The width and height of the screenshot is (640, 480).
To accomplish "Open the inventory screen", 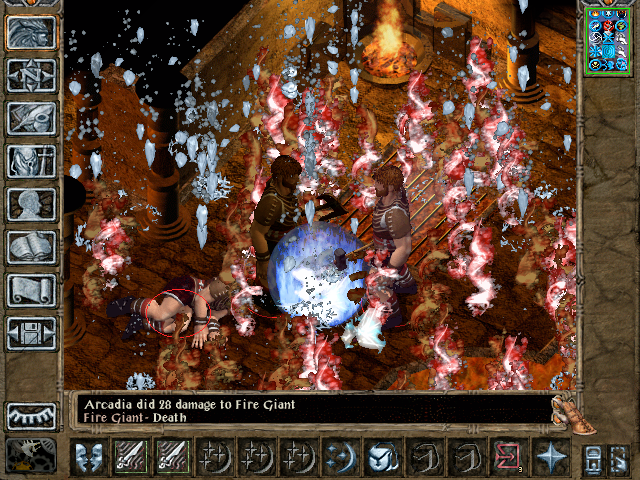I will 31,161.
